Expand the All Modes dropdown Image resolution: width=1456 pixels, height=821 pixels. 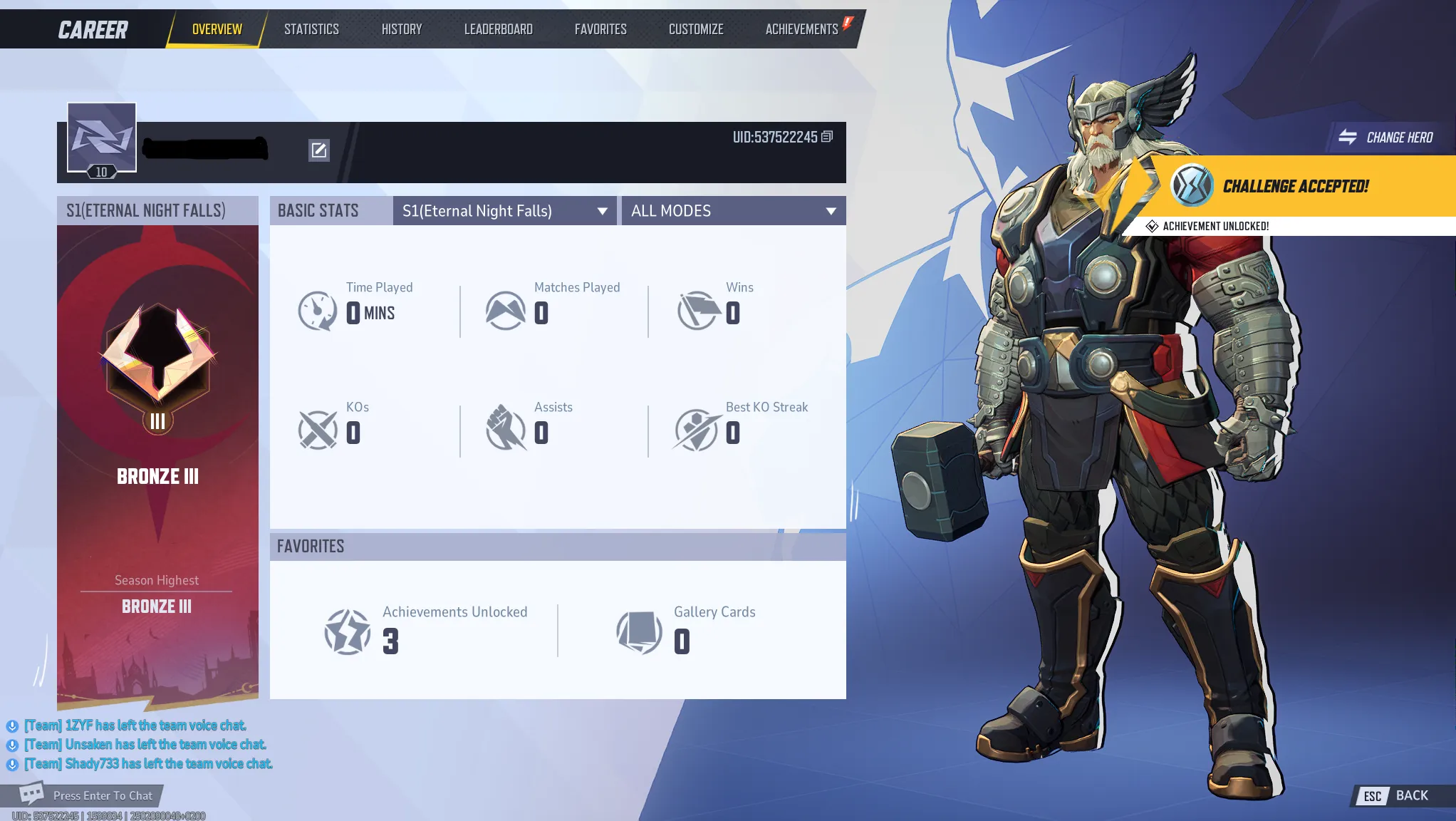point(733,211)
